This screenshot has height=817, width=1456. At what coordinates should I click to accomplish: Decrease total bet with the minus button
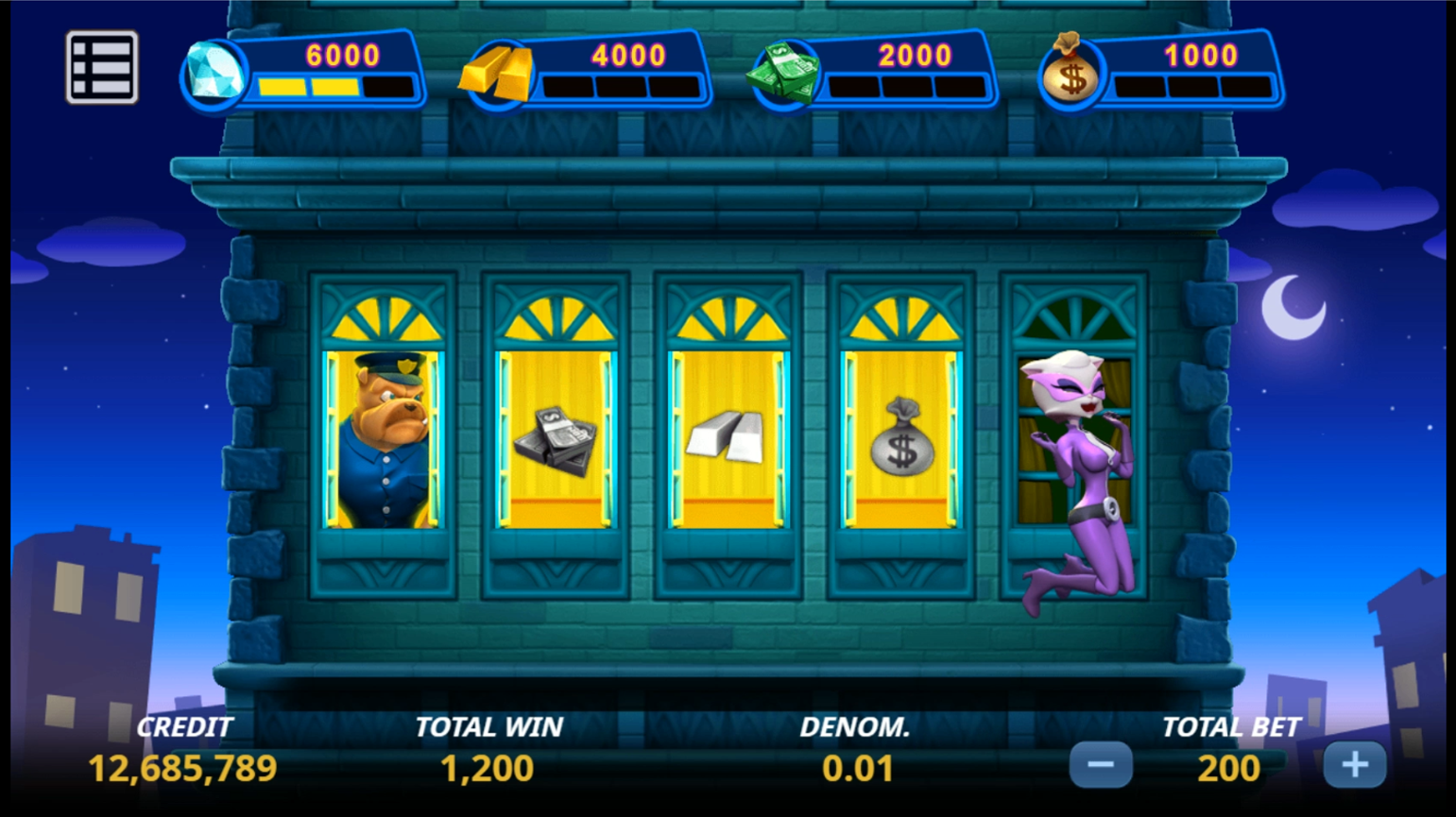(1101, 765)
